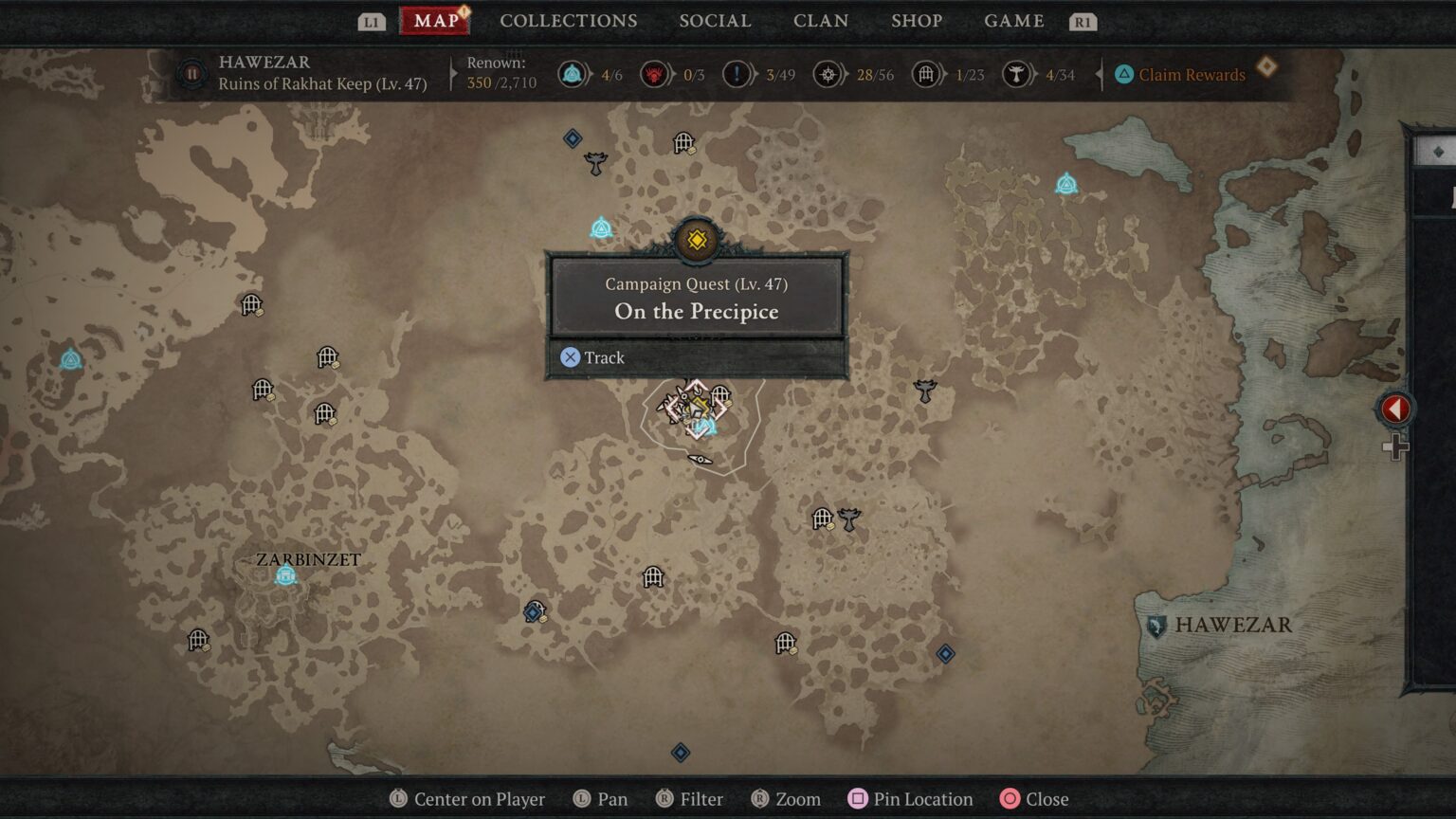Screen dimensions: 1456x819
Task: Open the SHOP menu
Action: tap(916, 20)
